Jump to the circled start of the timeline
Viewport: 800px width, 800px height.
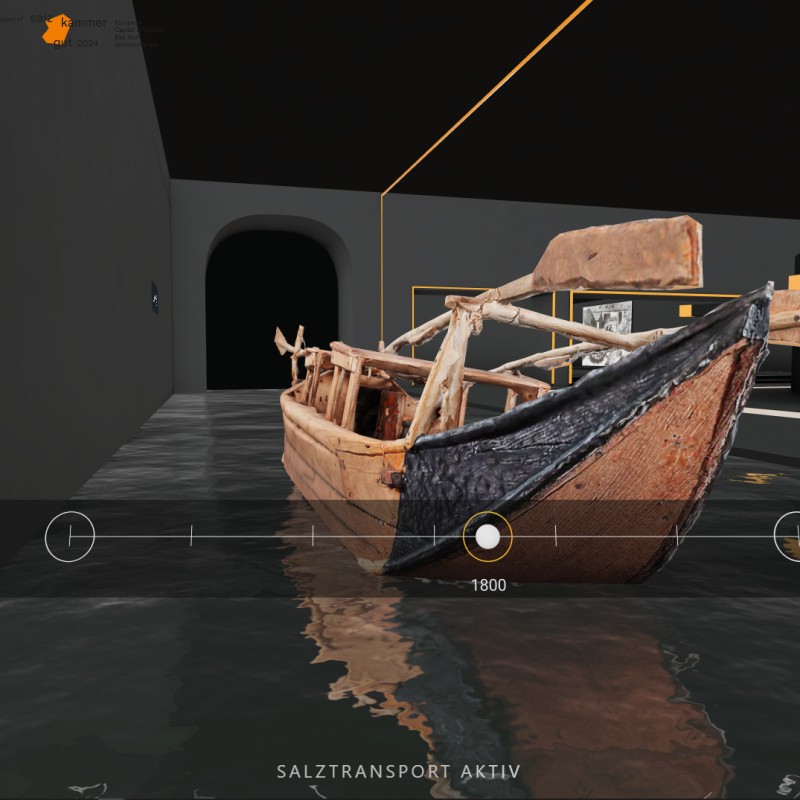coord(70,536)
